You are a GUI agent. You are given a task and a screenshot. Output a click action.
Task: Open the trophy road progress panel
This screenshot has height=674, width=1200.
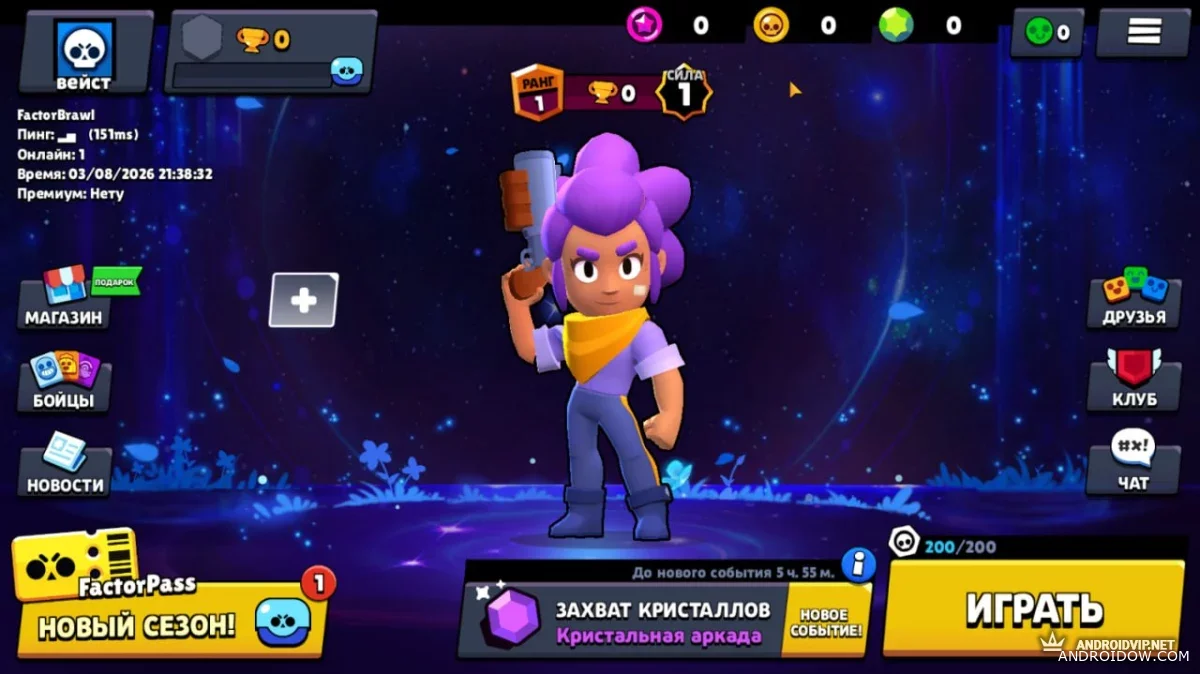[x=270, y=52]
